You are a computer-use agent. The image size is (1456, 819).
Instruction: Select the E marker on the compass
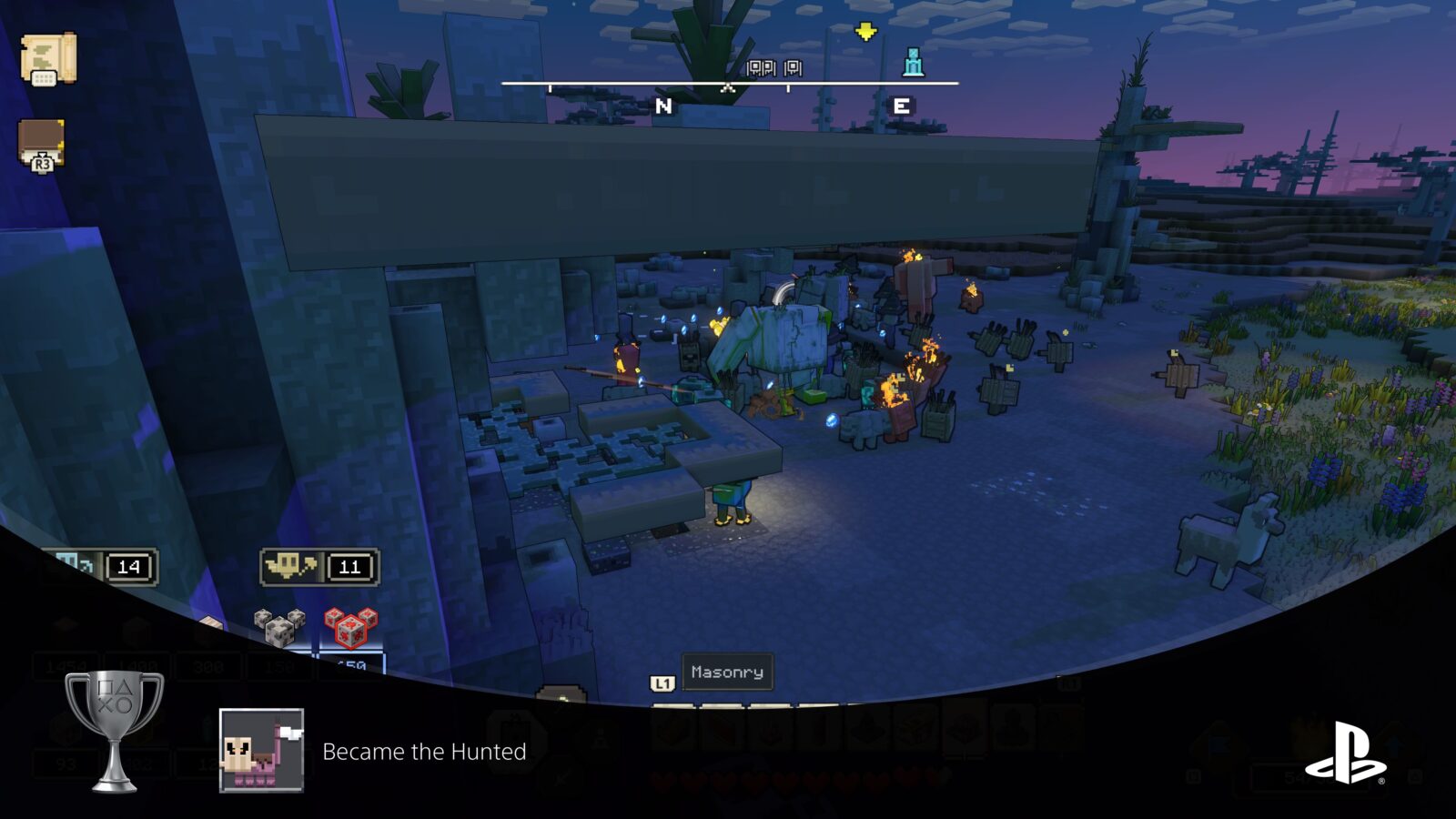click(899, 105)
